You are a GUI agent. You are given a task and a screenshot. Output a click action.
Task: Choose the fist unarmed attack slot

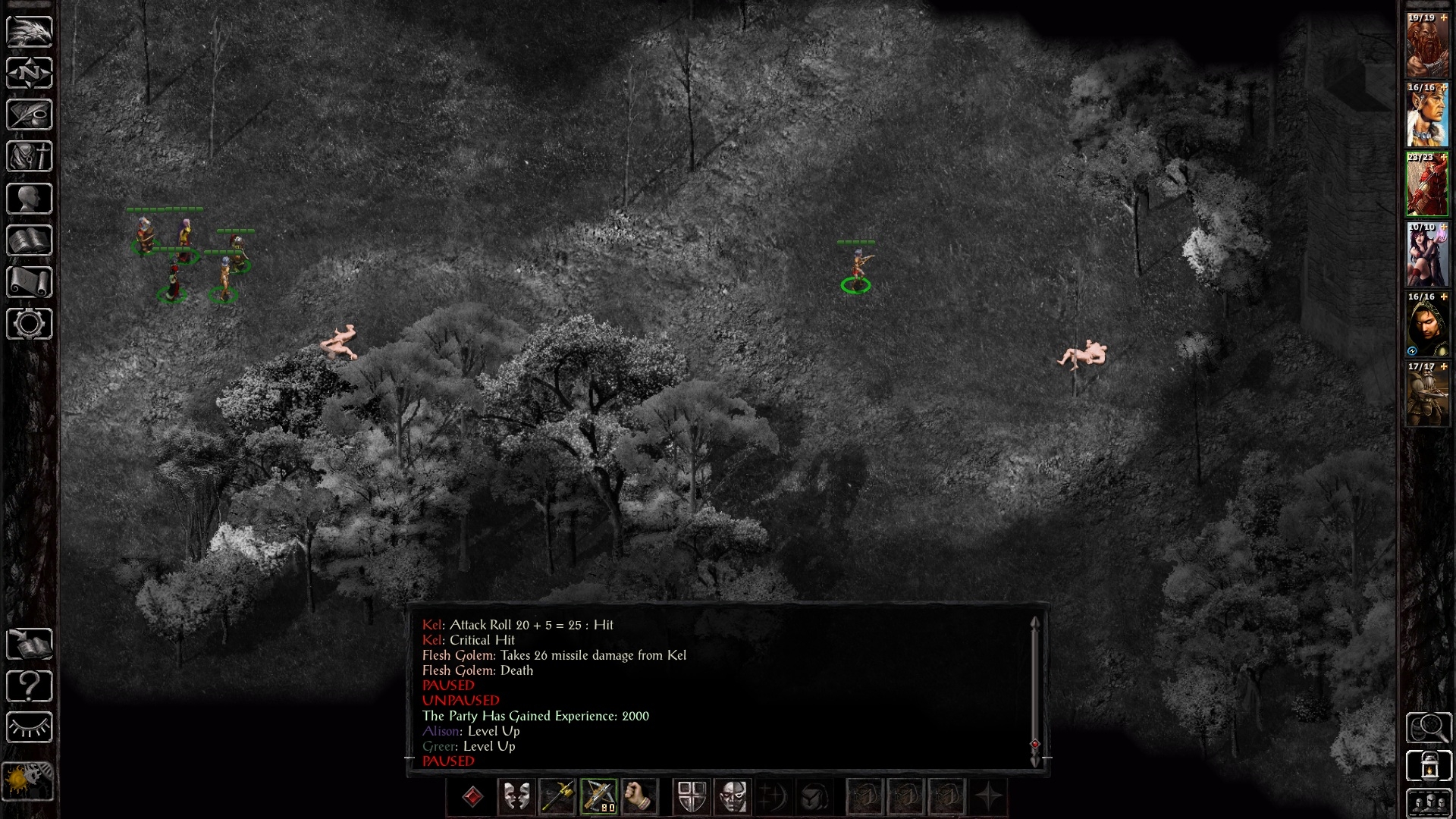[640, 797]
